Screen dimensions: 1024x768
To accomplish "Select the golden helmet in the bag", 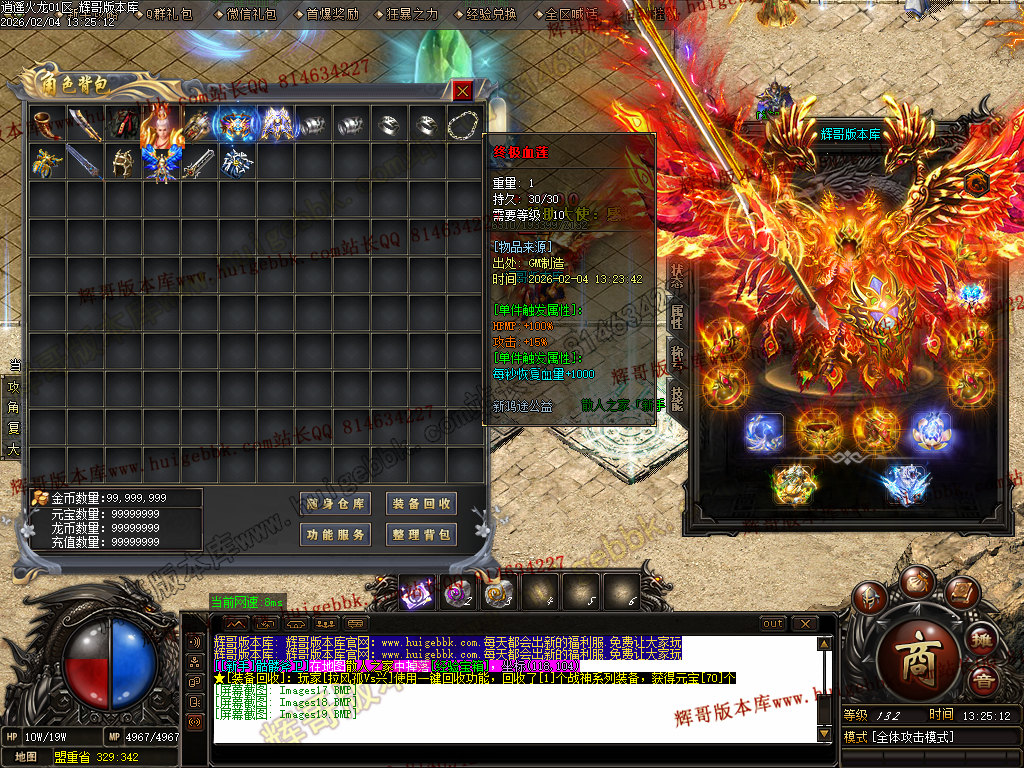I will pyautogui.click(x=122, y=162).
